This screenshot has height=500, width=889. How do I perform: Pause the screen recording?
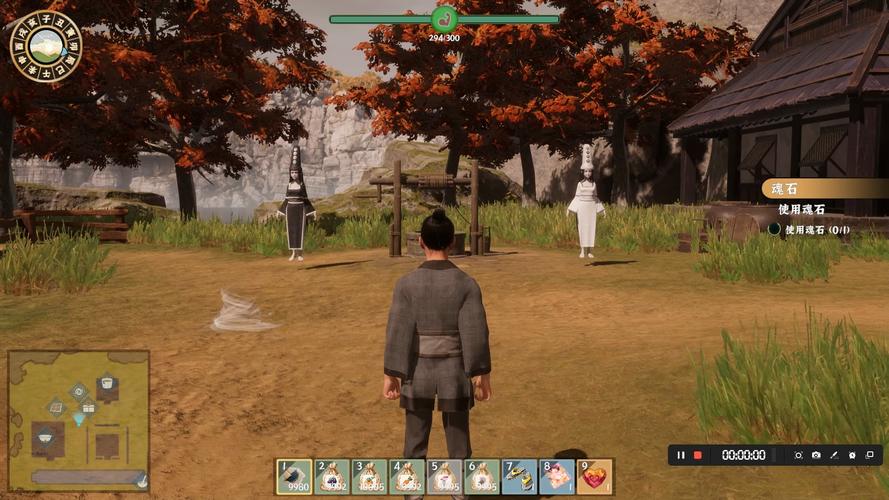coord(681,455)
